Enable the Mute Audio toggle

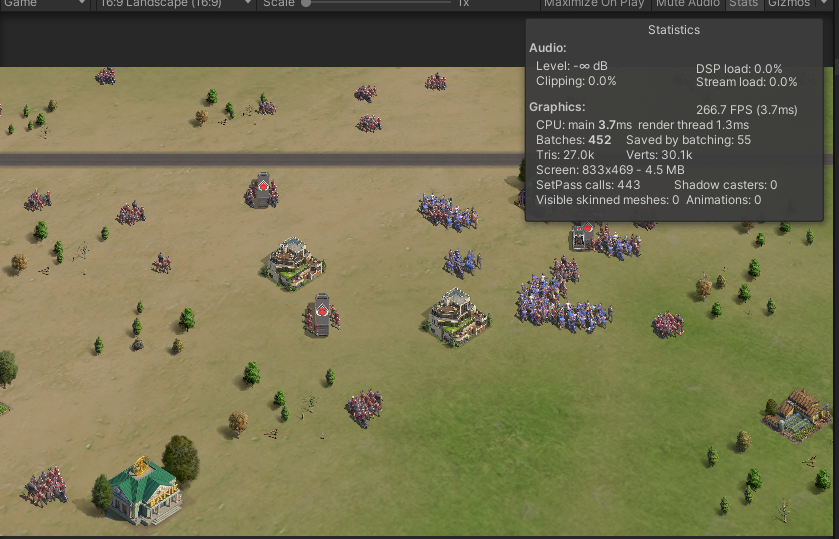(689, 4)
